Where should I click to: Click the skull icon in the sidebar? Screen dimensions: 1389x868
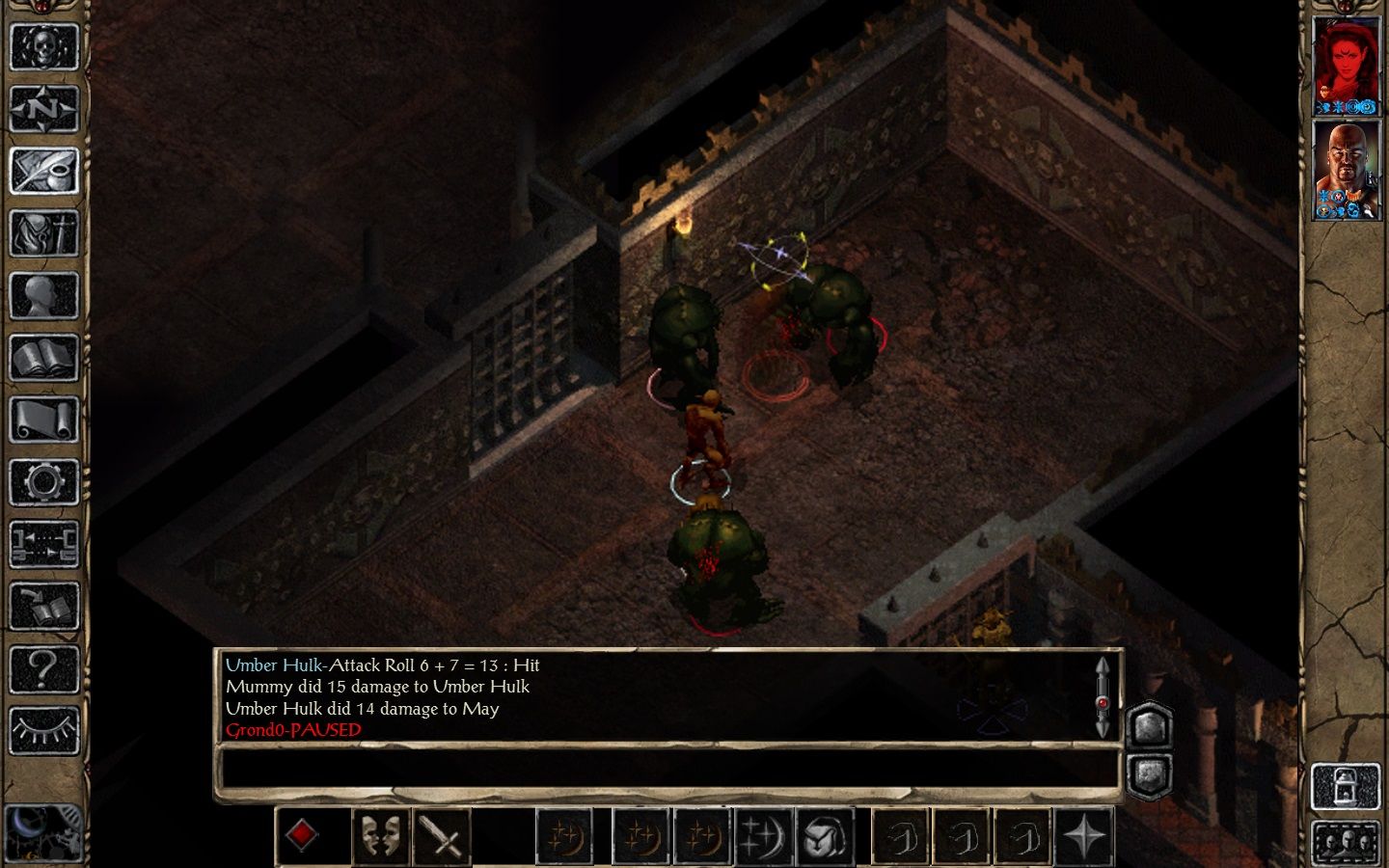[x=43, y=45]
